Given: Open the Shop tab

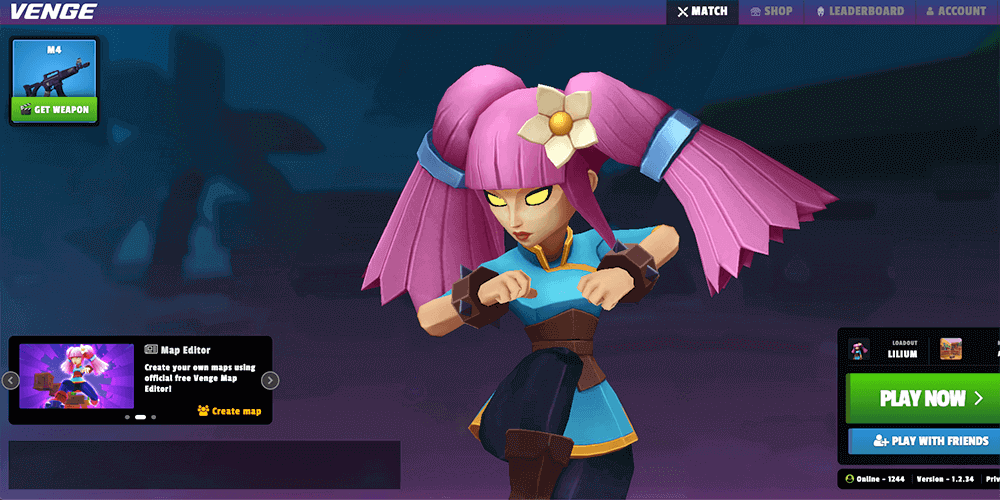Looking at the screenshot, I should pyautogui.click(x=771, y=12).
